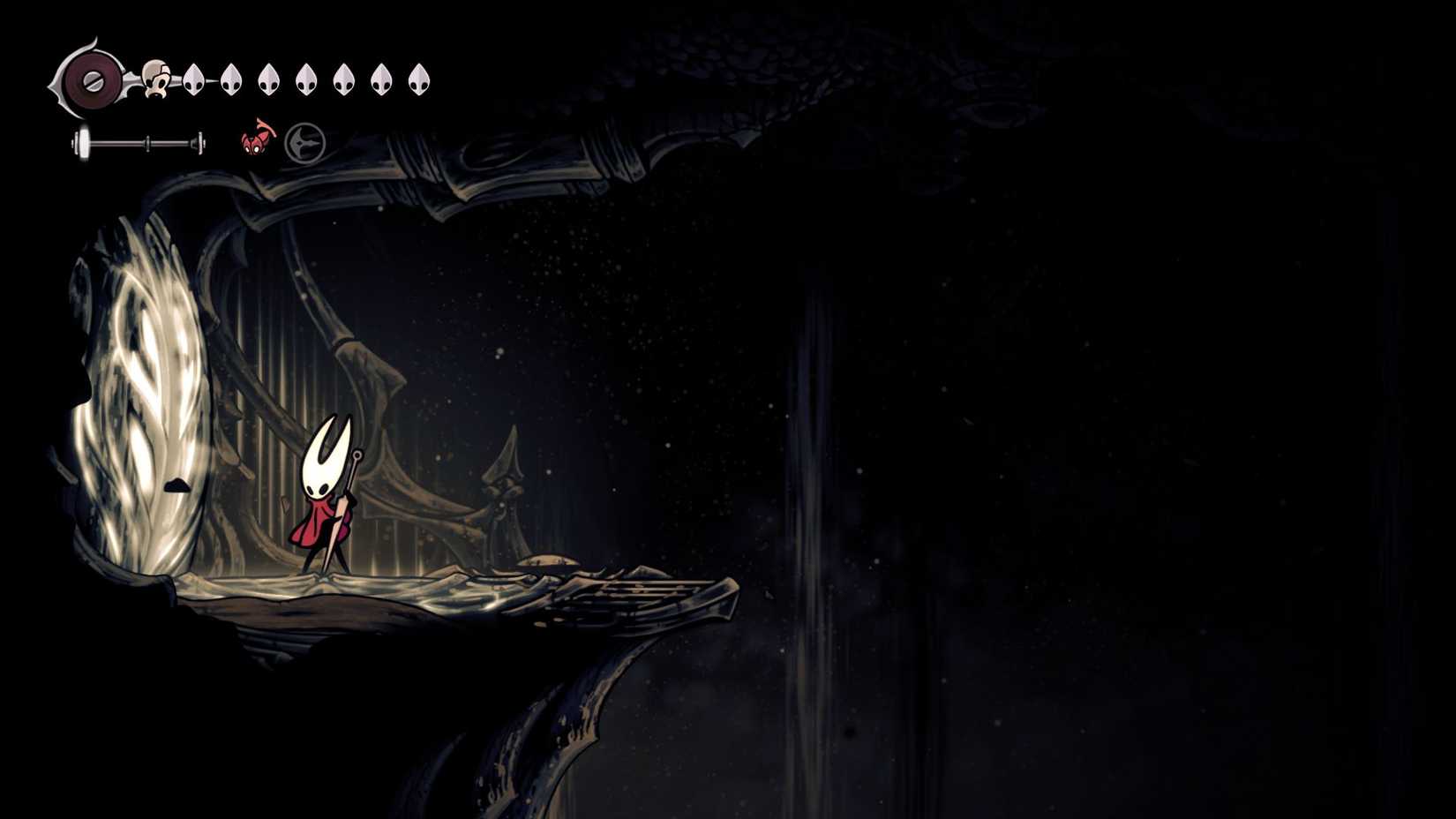1456x819 pixels.
Task: Click the fifth health mask in the row
Action: point(306,79)
